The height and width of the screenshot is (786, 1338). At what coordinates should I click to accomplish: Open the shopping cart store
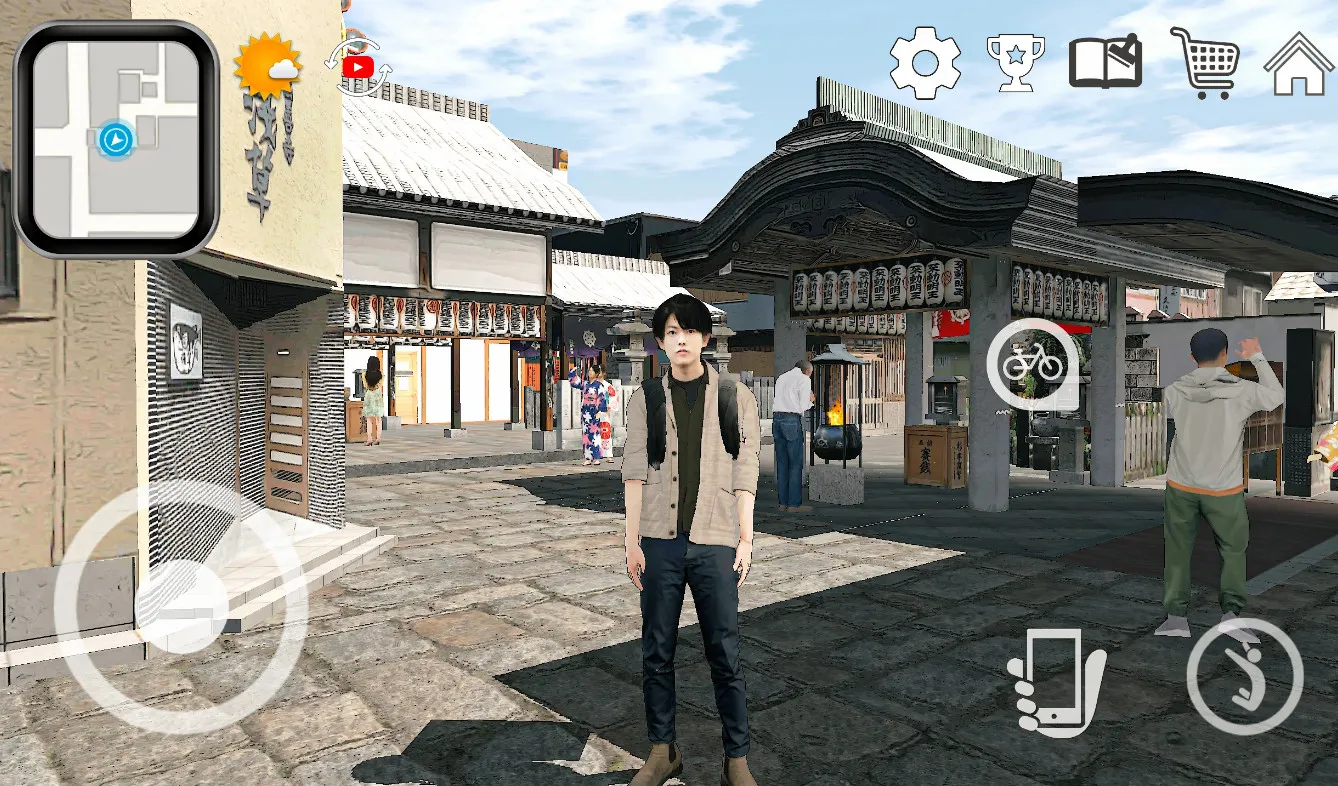[1205, 63]
